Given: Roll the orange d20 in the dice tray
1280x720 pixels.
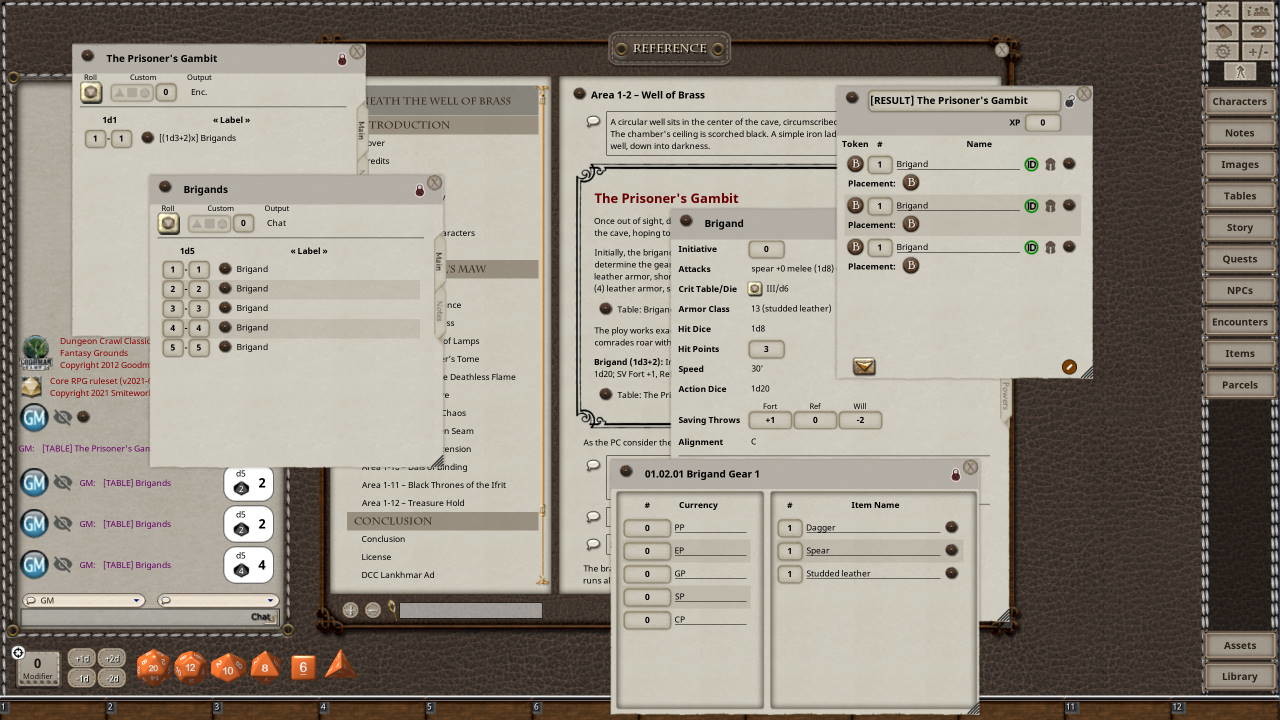Looking at the screenshot, I should (x=152, y=666).
